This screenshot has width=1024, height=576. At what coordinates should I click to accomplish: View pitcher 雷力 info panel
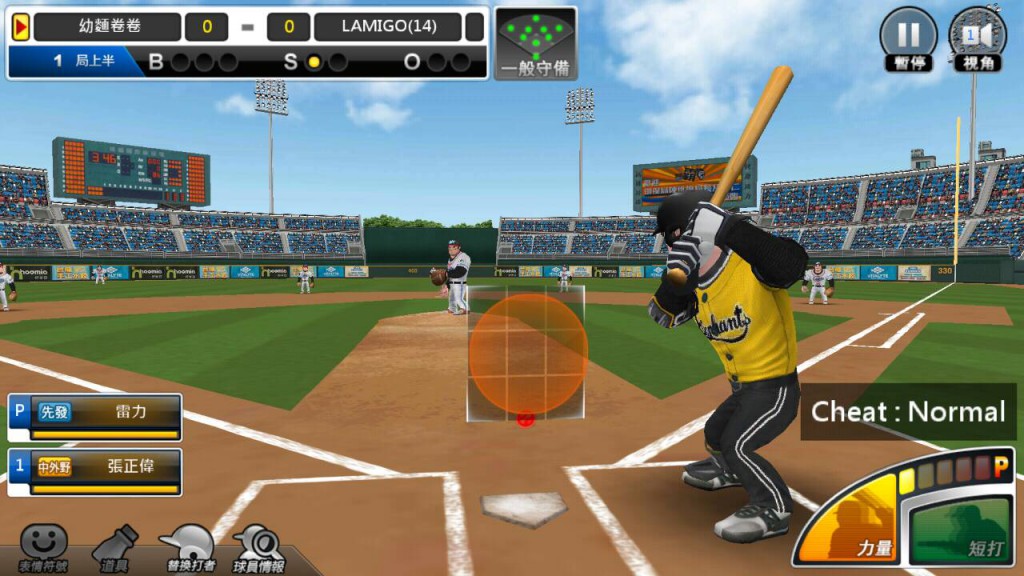96,416
